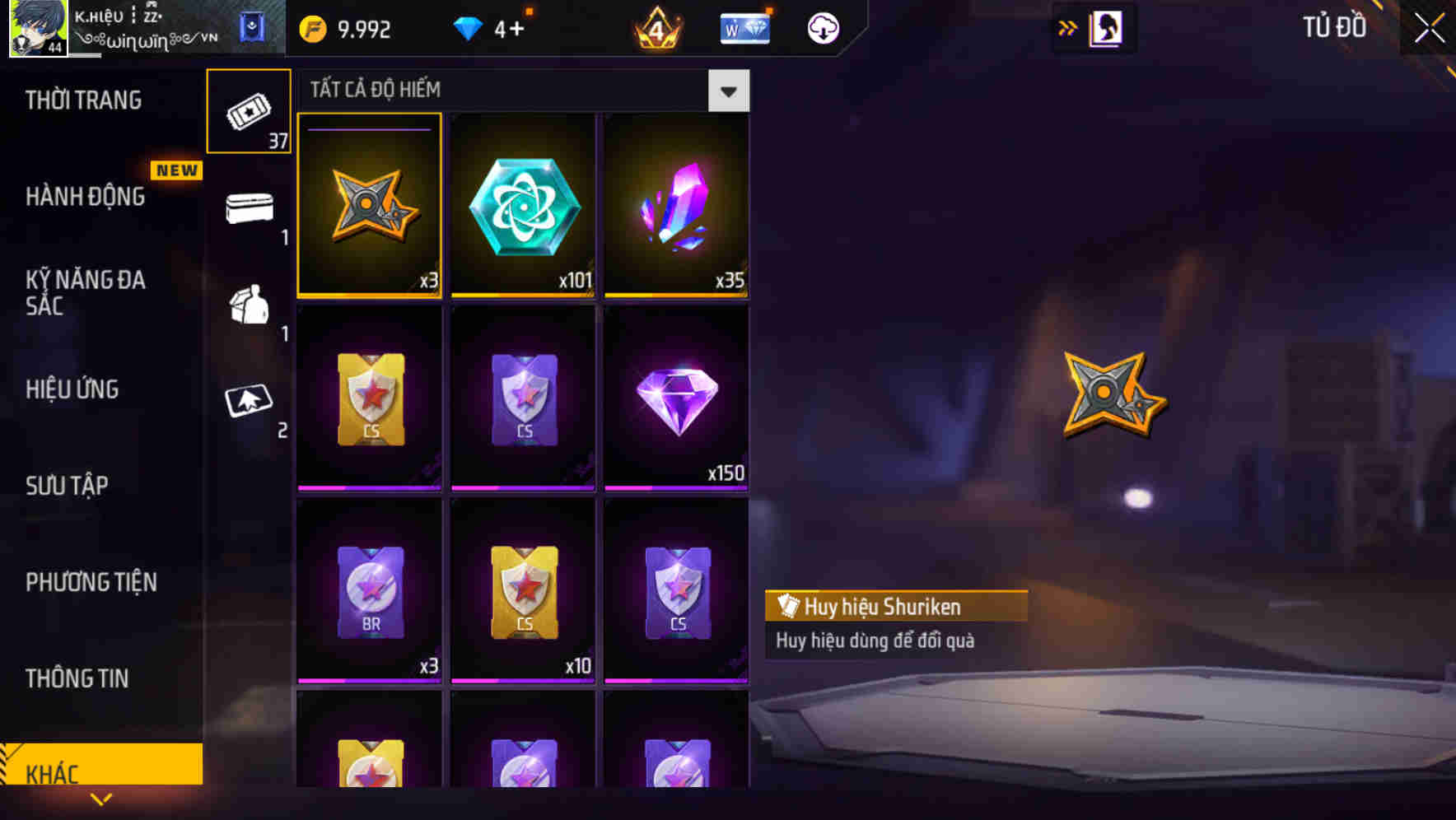Image resolution: width=1456 pixels, height=820 pixels.
Task: Select the ticket category showing 37 items
Action: 249,111
